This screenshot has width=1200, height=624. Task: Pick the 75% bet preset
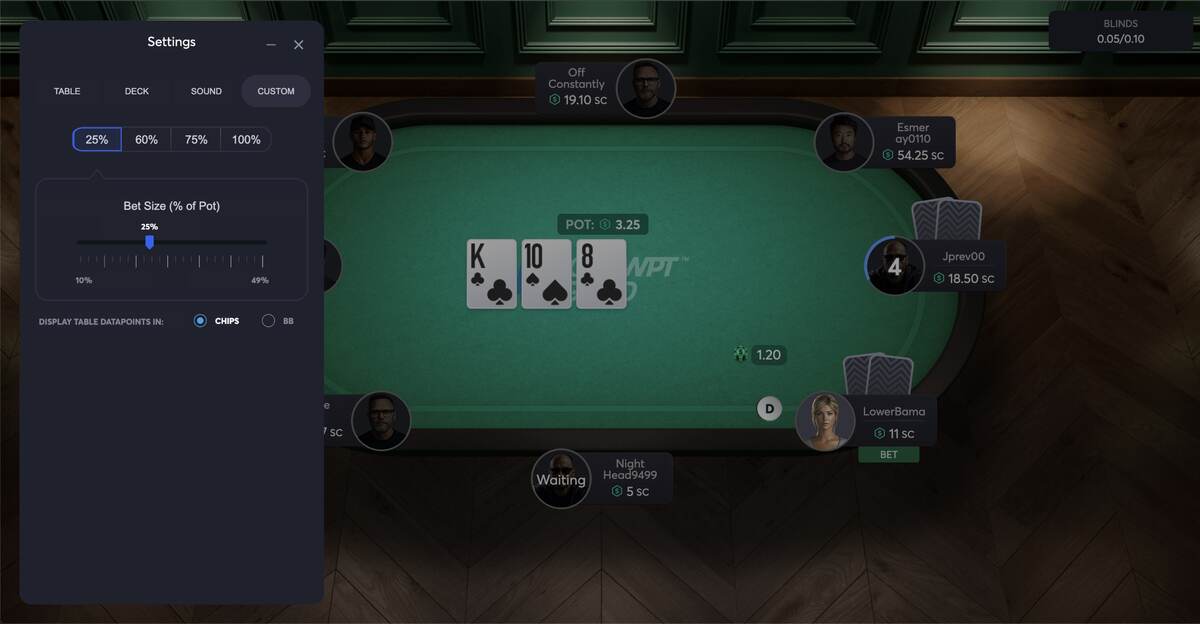point(196,140)
